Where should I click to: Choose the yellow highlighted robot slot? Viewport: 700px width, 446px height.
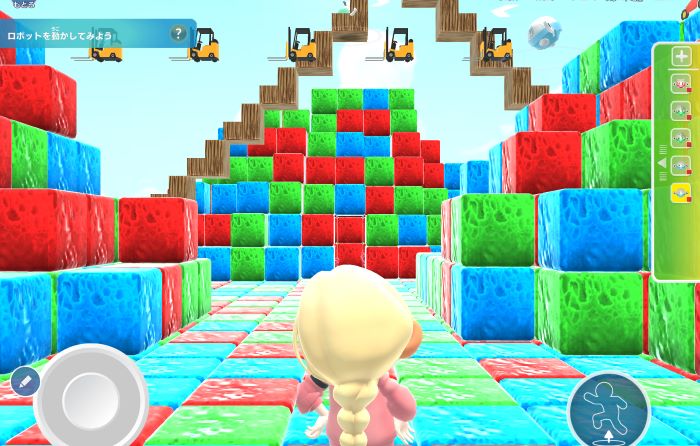(x=681, y=192)
